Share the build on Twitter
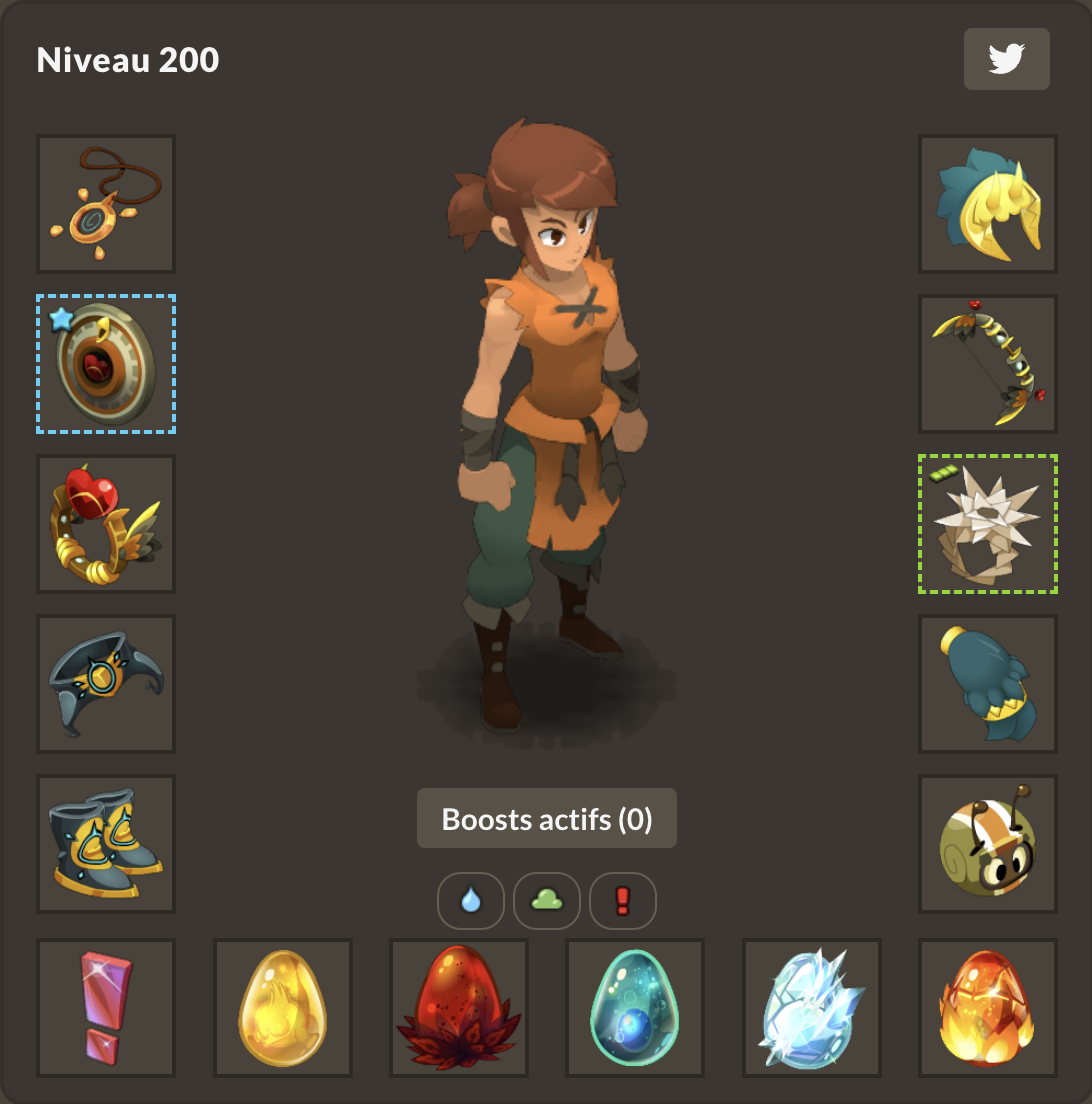1092x1104 pixels. click(1006, 59)
